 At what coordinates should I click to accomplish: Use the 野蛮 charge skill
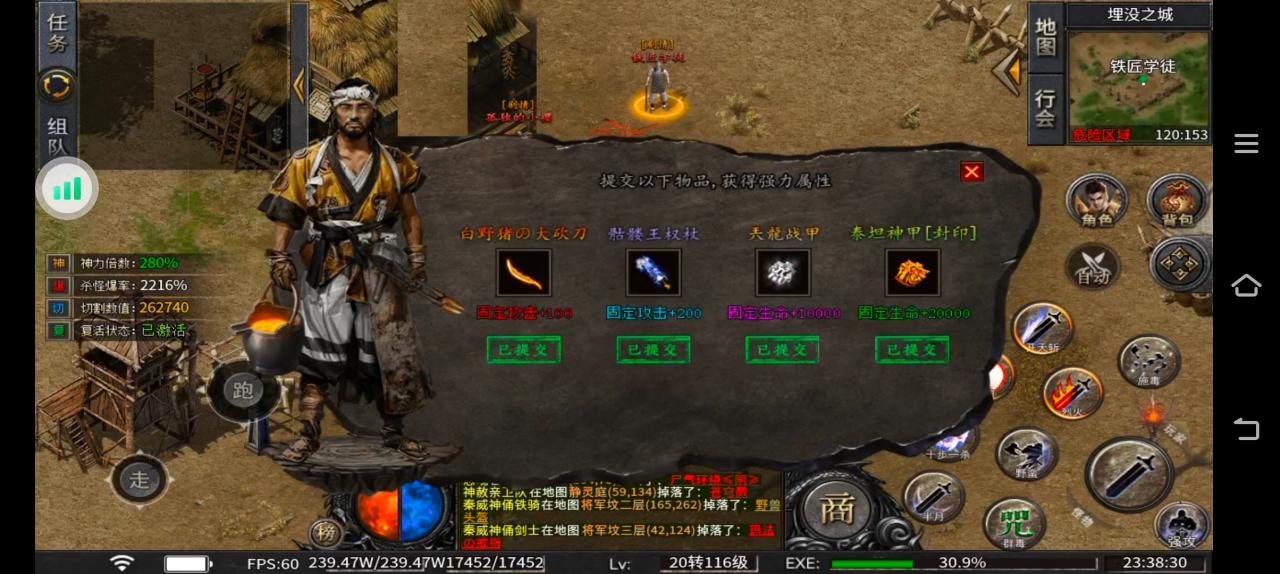coord(1026,454)
